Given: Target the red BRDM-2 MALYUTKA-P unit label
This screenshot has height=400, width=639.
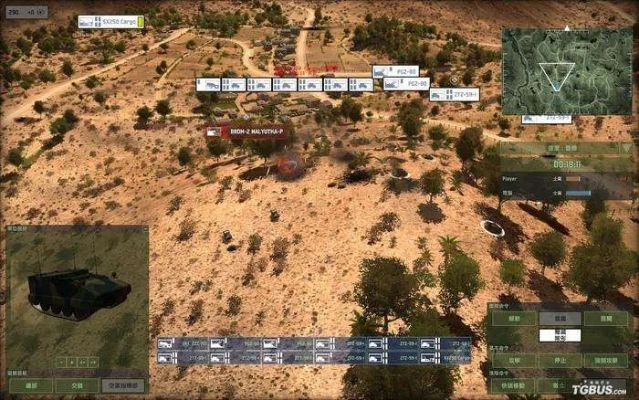Looking at the screenshot, I should (x=245, y=131).
